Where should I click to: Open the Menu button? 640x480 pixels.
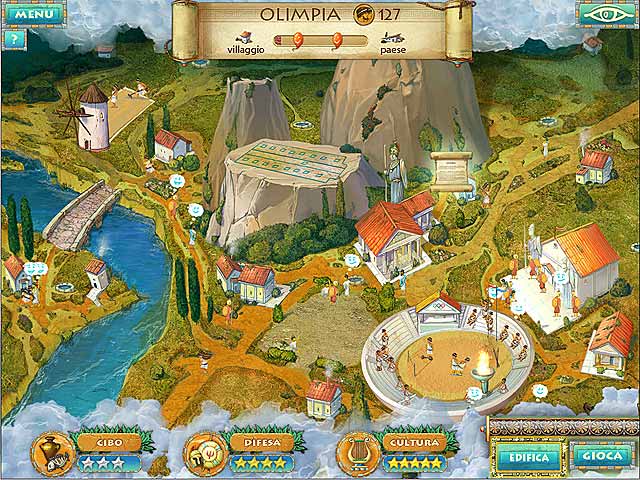click(x=34, y=15)
